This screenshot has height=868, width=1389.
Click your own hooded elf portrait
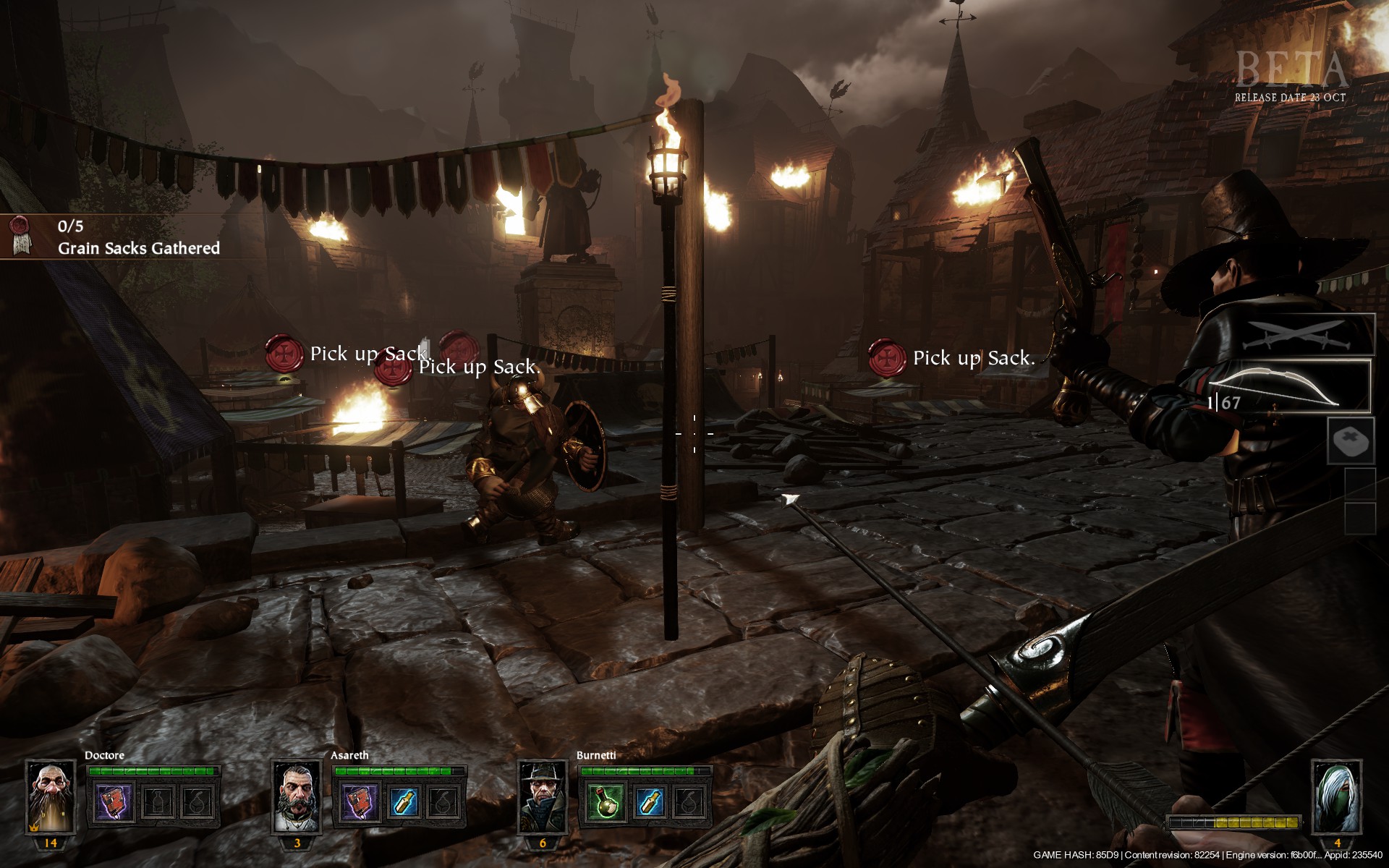click(1336, 797)
